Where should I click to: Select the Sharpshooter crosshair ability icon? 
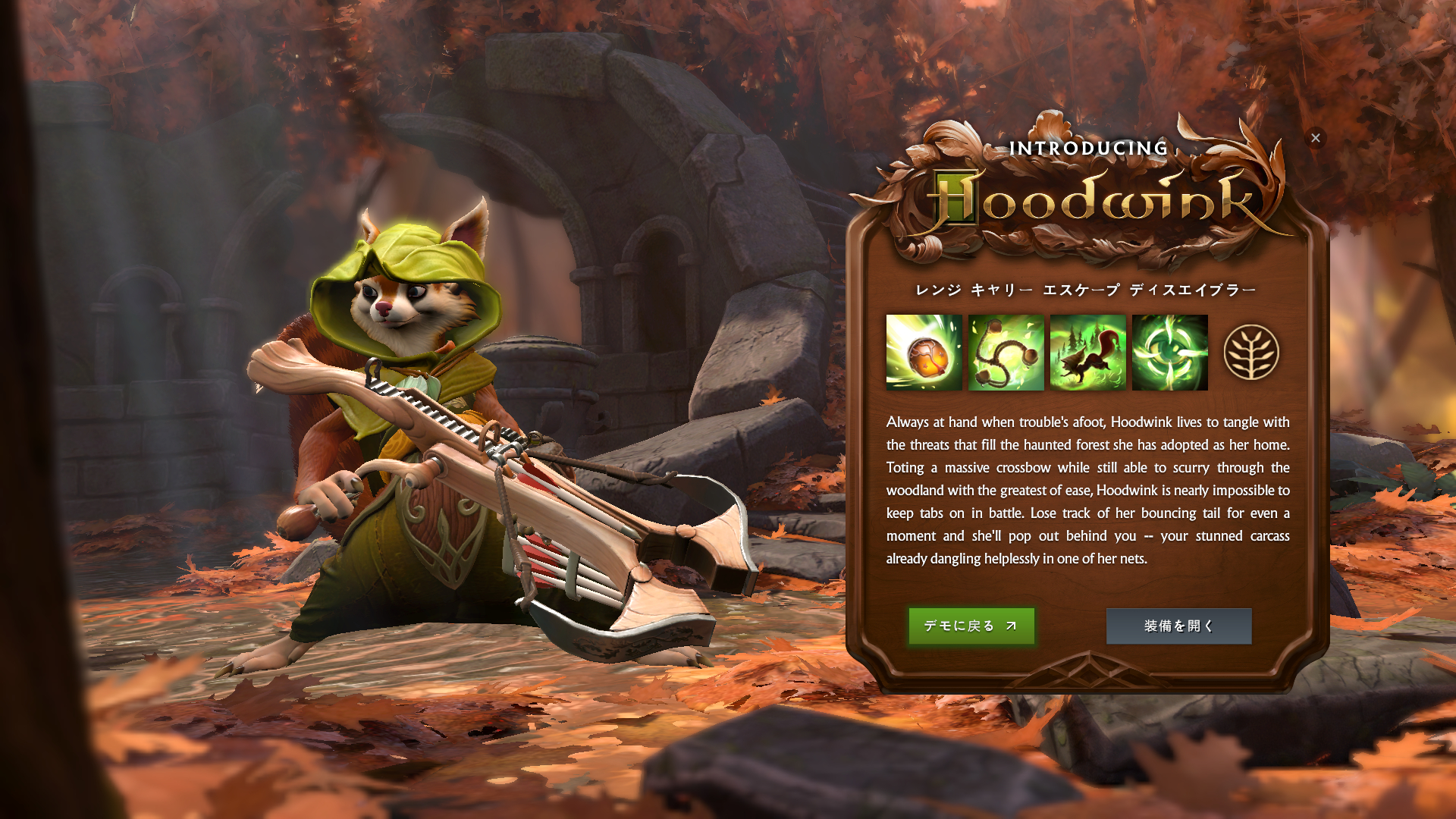1169,353
